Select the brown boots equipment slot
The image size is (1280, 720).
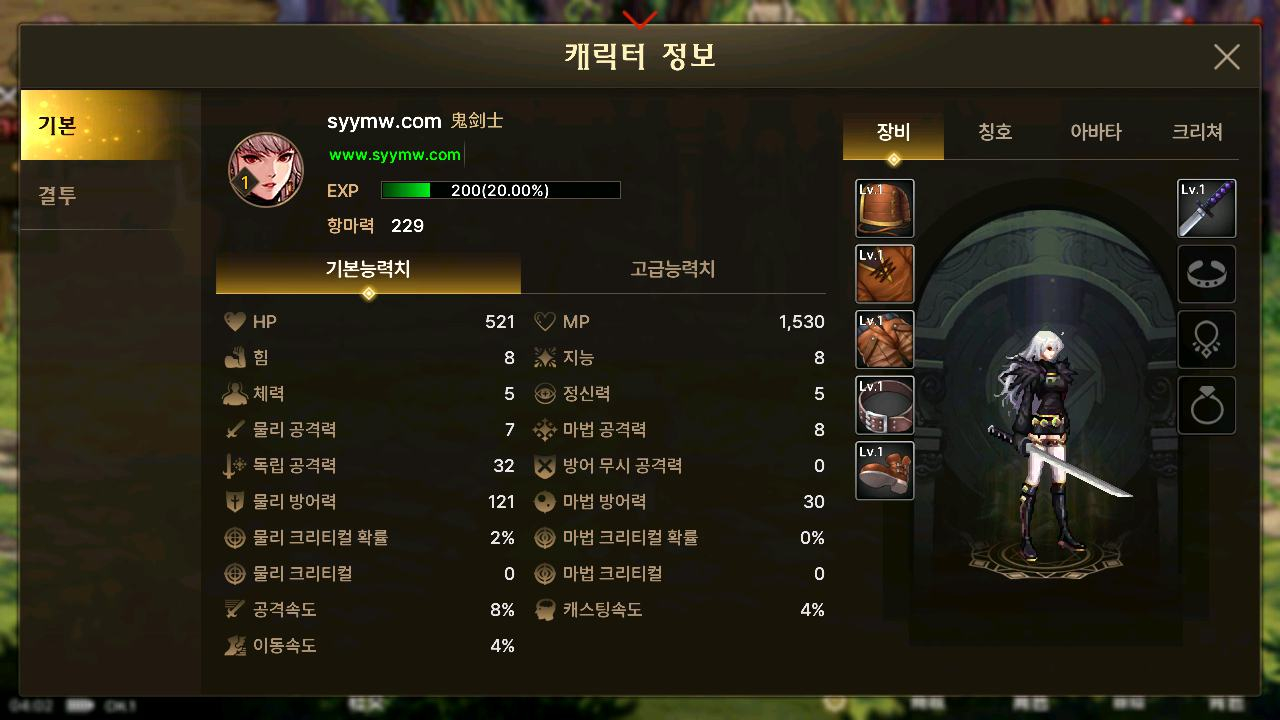(x=885, y=471)
